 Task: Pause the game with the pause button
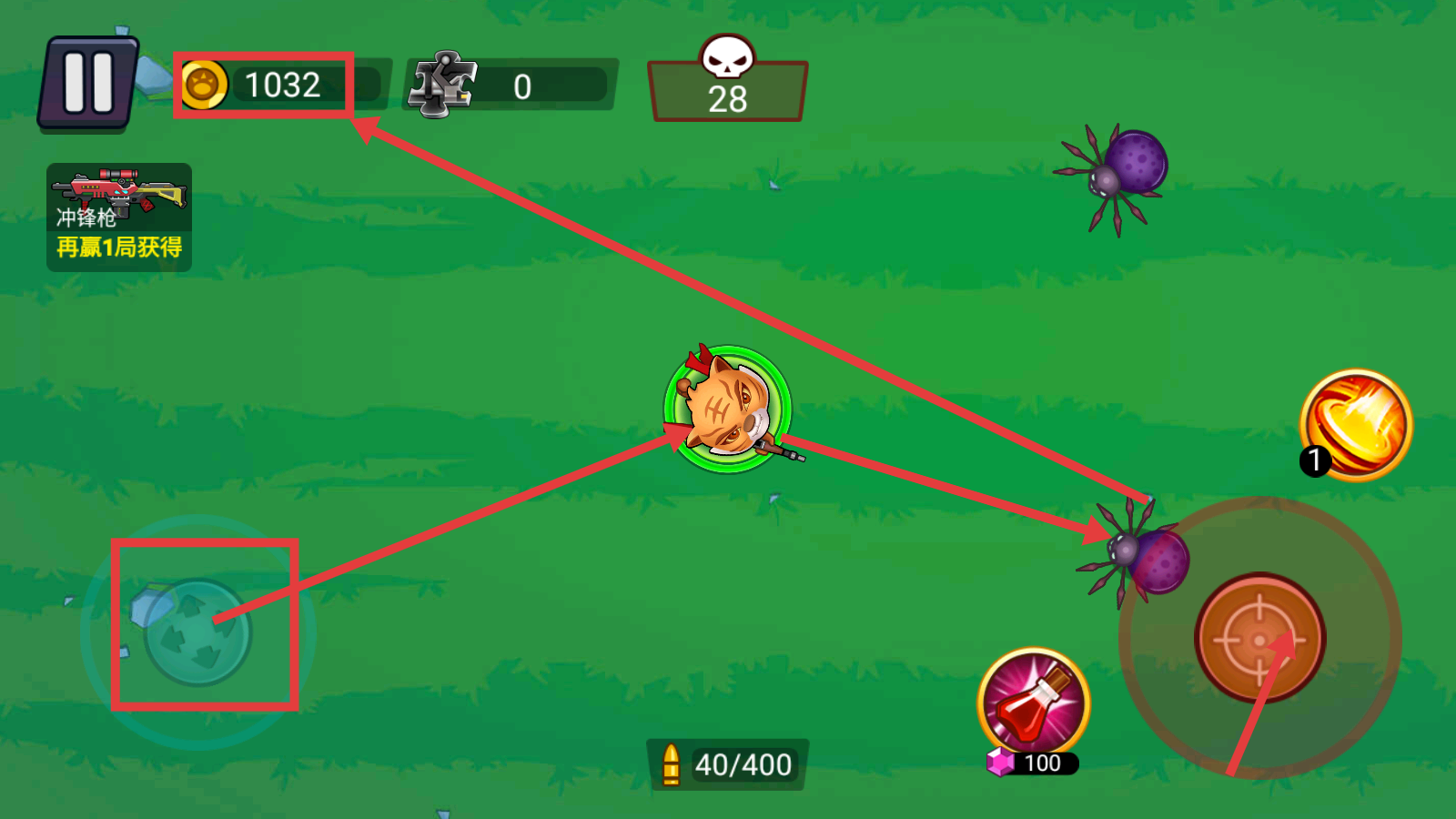(88, 83)
